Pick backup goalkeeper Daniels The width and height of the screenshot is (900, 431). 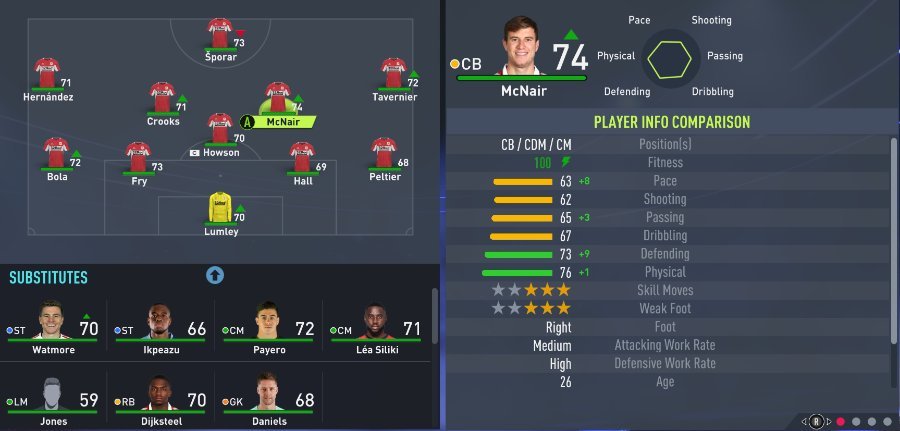[268, 398]
